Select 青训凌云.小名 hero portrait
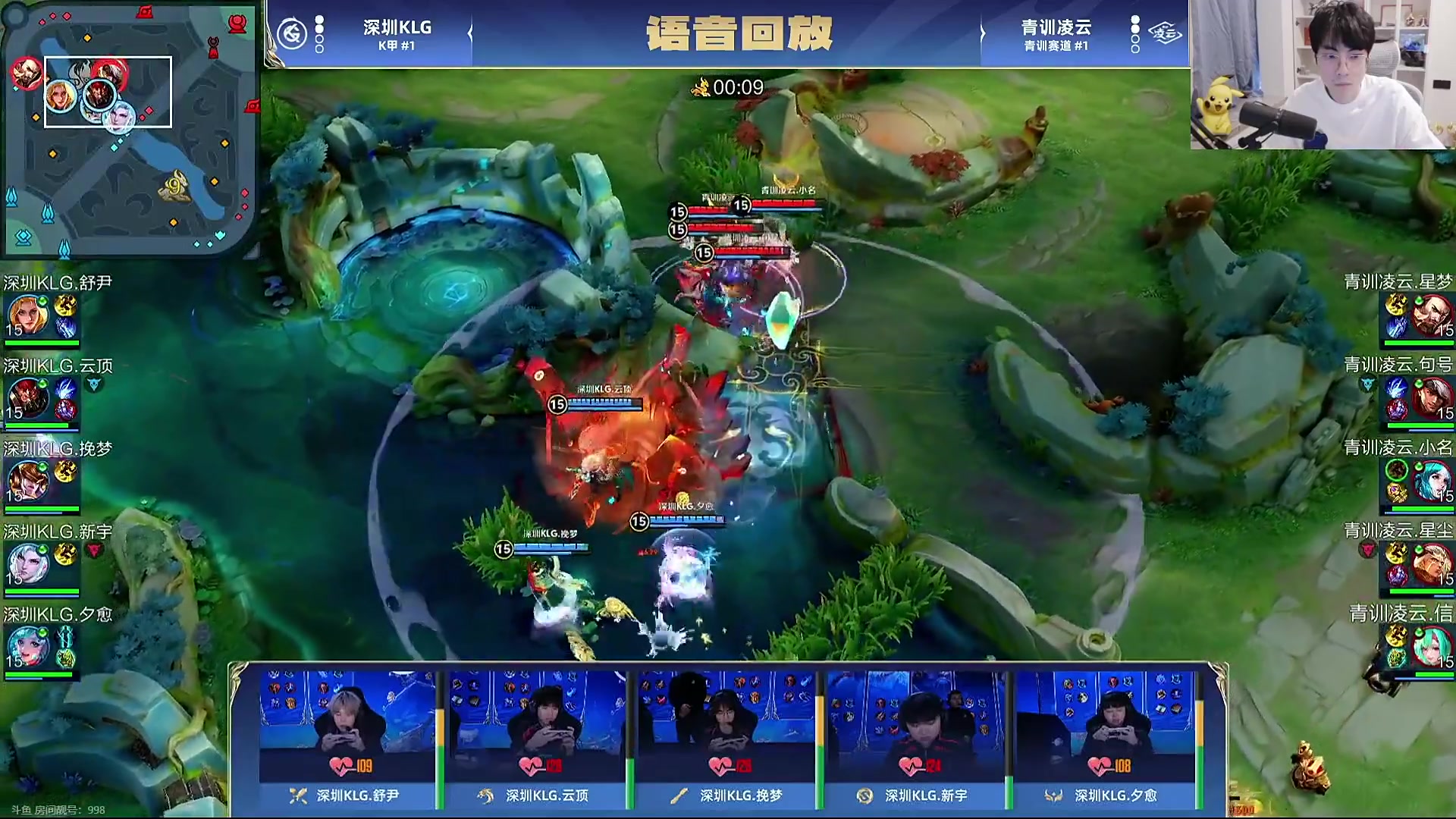 coord(1431,482)
